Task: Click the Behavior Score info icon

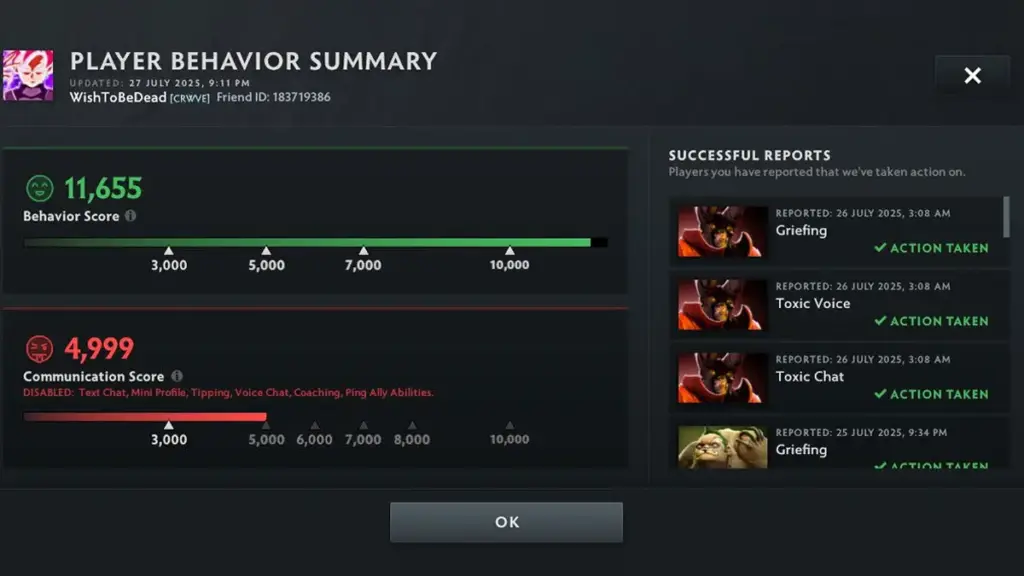Action: [x=131, y=216]
